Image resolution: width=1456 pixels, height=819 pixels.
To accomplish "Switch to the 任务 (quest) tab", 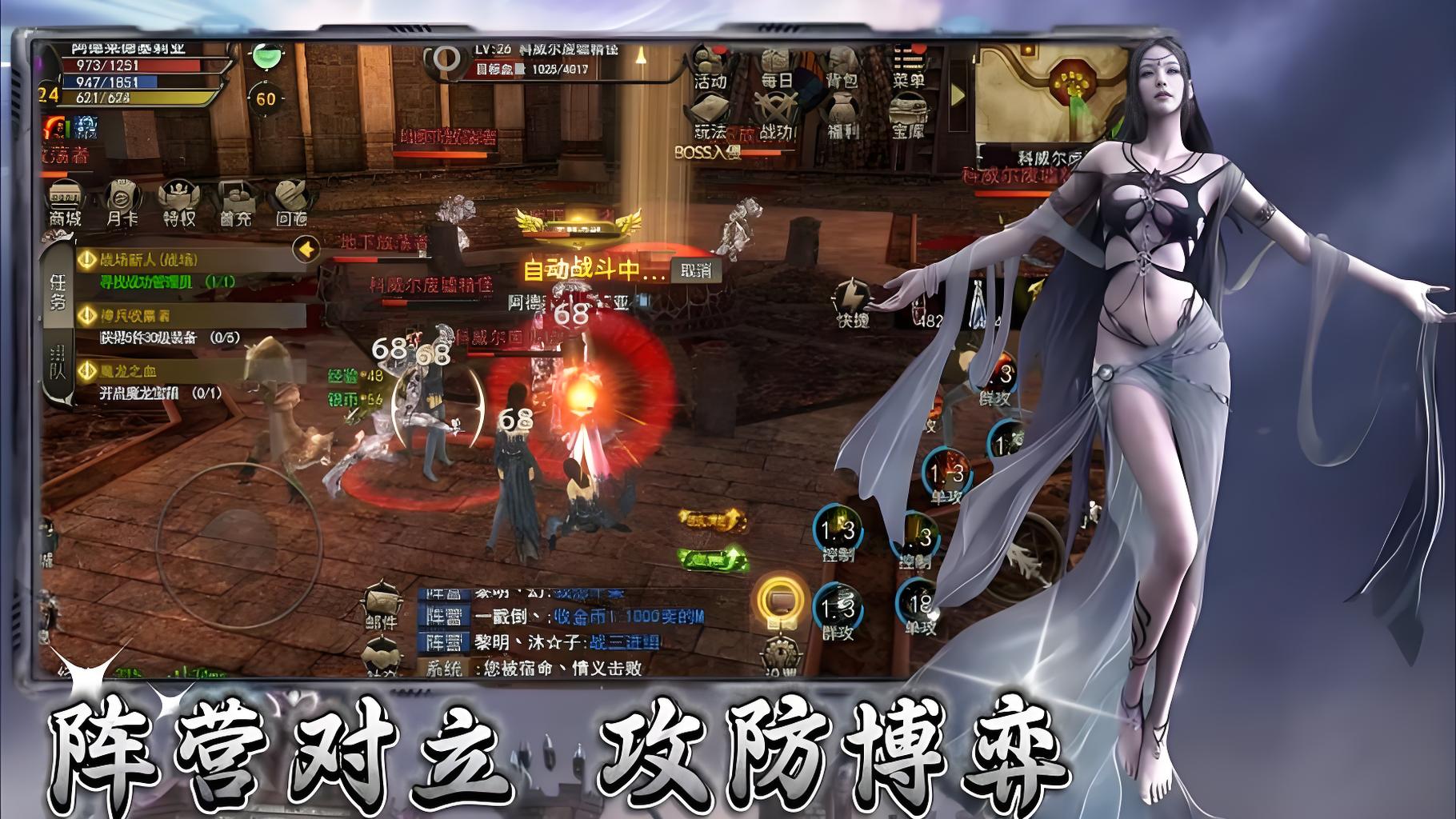I will click(57, 288).
